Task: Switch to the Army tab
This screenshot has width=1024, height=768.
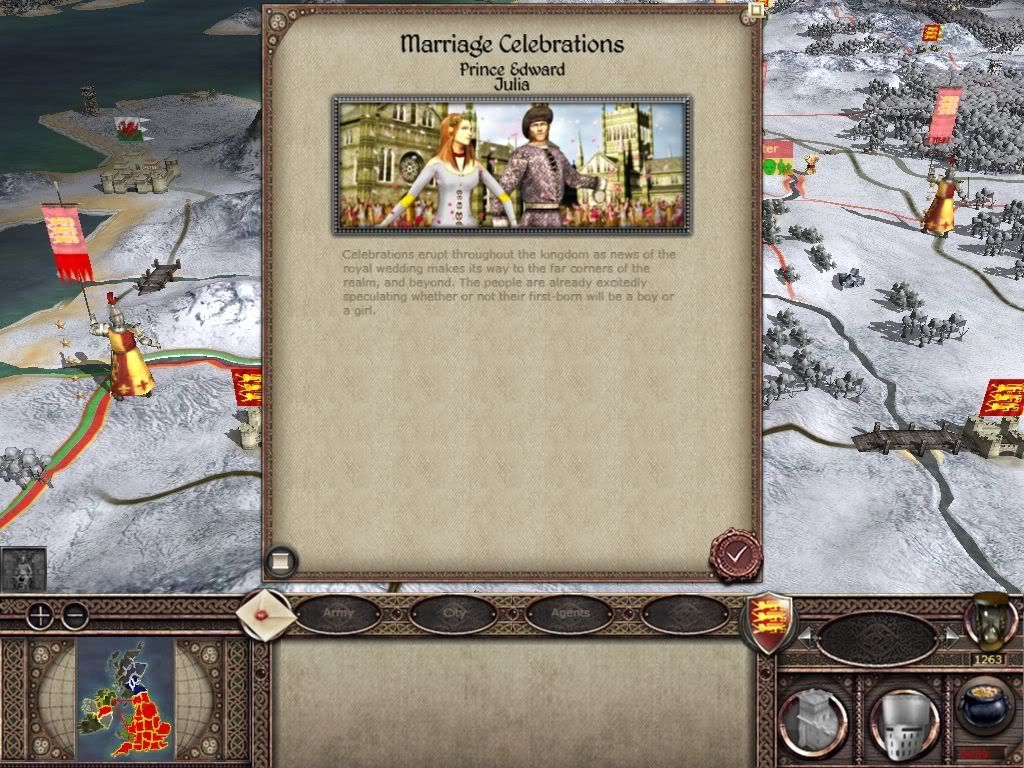Action: [x=338, y=614]
